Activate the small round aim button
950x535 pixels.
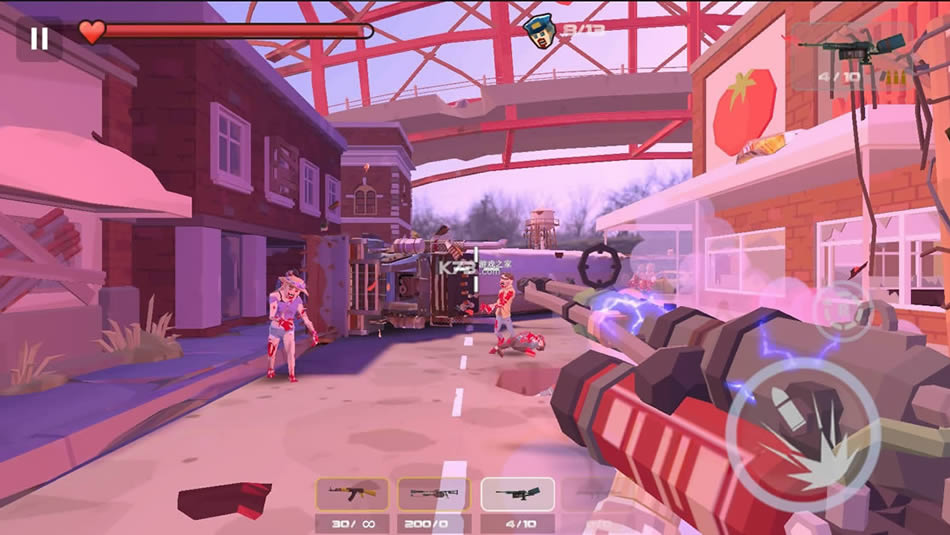[842, 310]
